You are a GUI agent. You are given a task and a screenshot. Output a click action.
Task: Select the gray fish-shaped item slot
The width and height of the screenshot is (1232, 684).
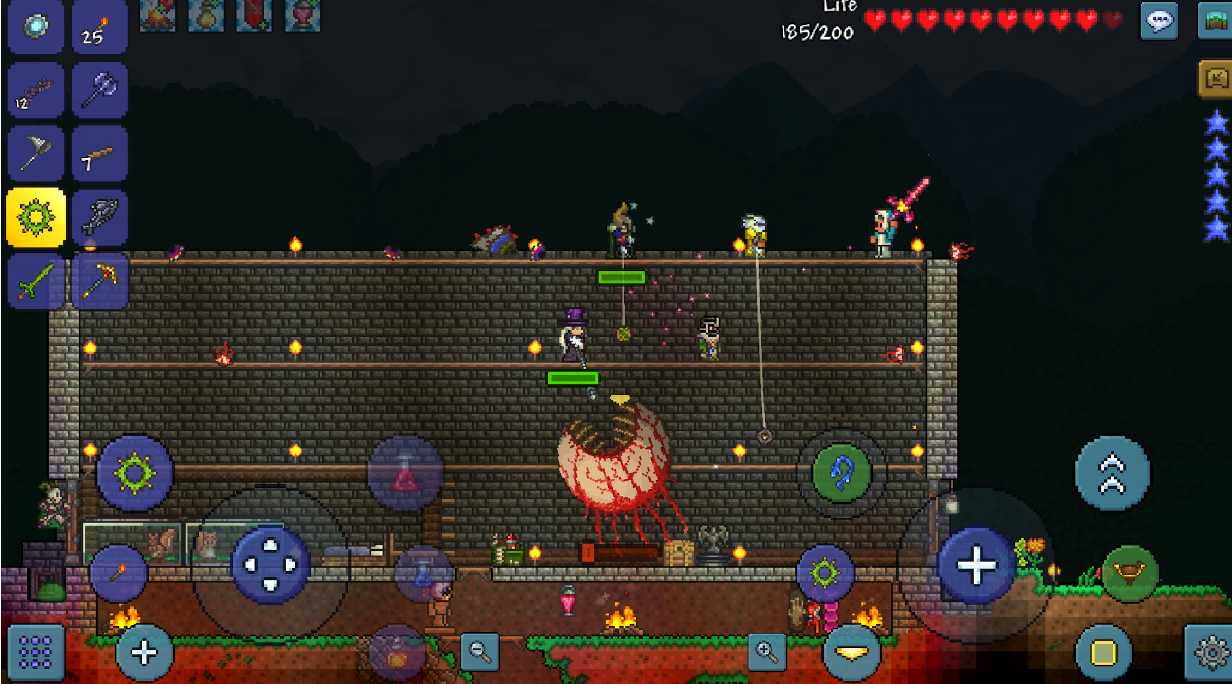click(99, 217)
